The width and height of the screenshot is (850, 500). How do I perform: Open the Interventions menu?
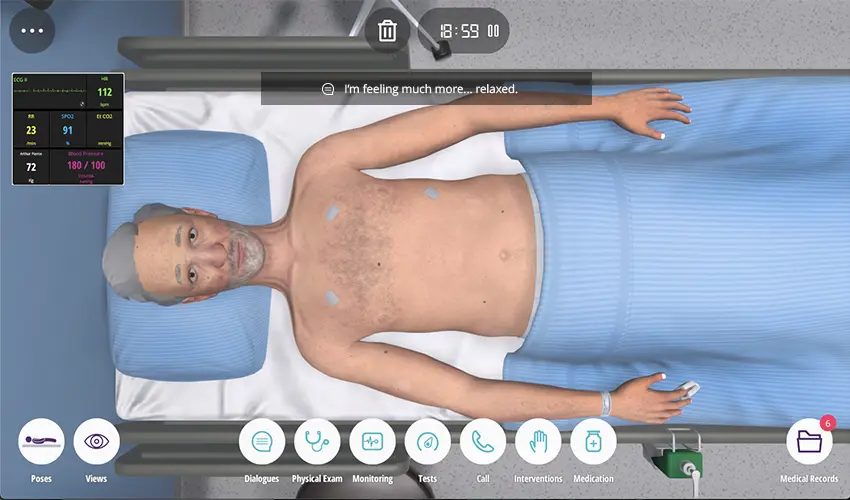click(x=538, y=442)
